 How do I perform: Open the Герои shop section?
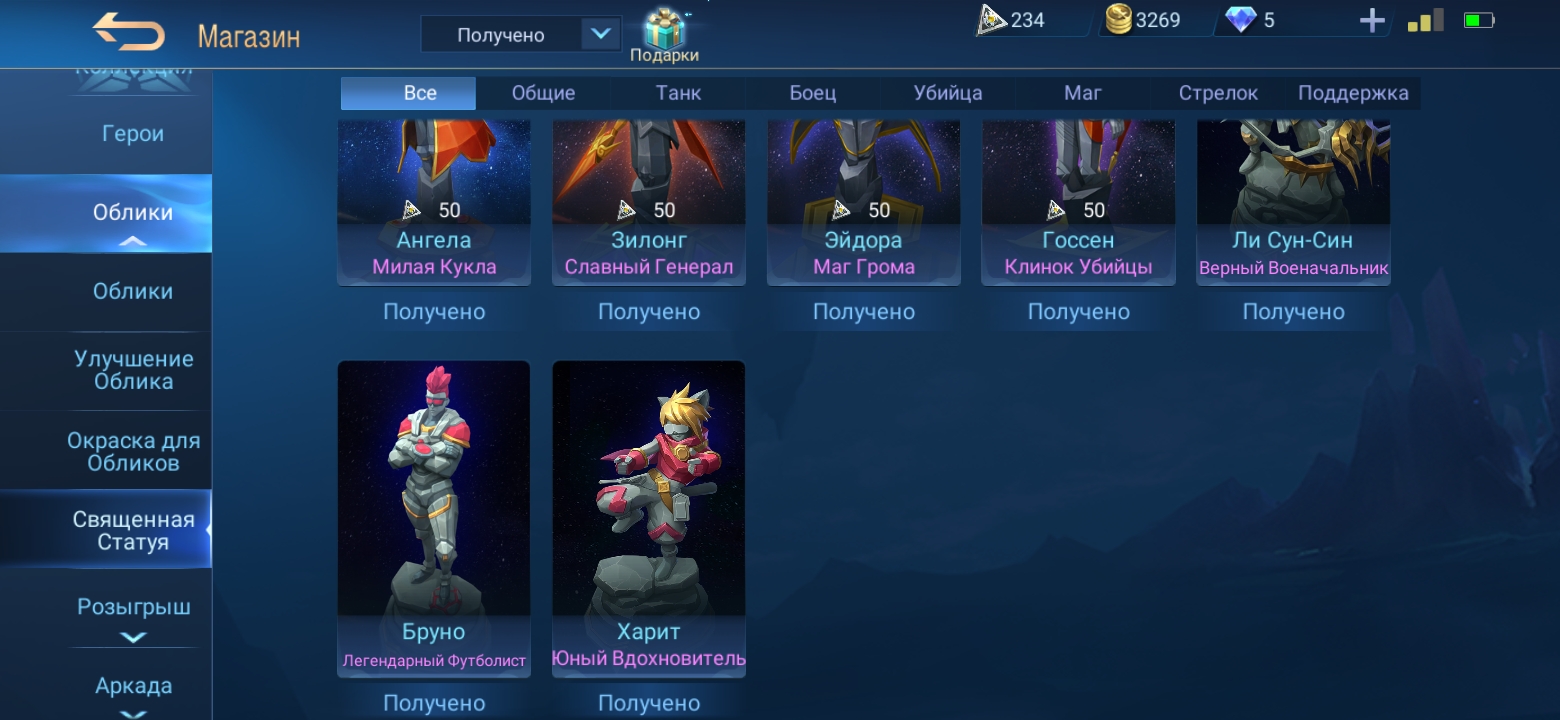pos(133,134)
